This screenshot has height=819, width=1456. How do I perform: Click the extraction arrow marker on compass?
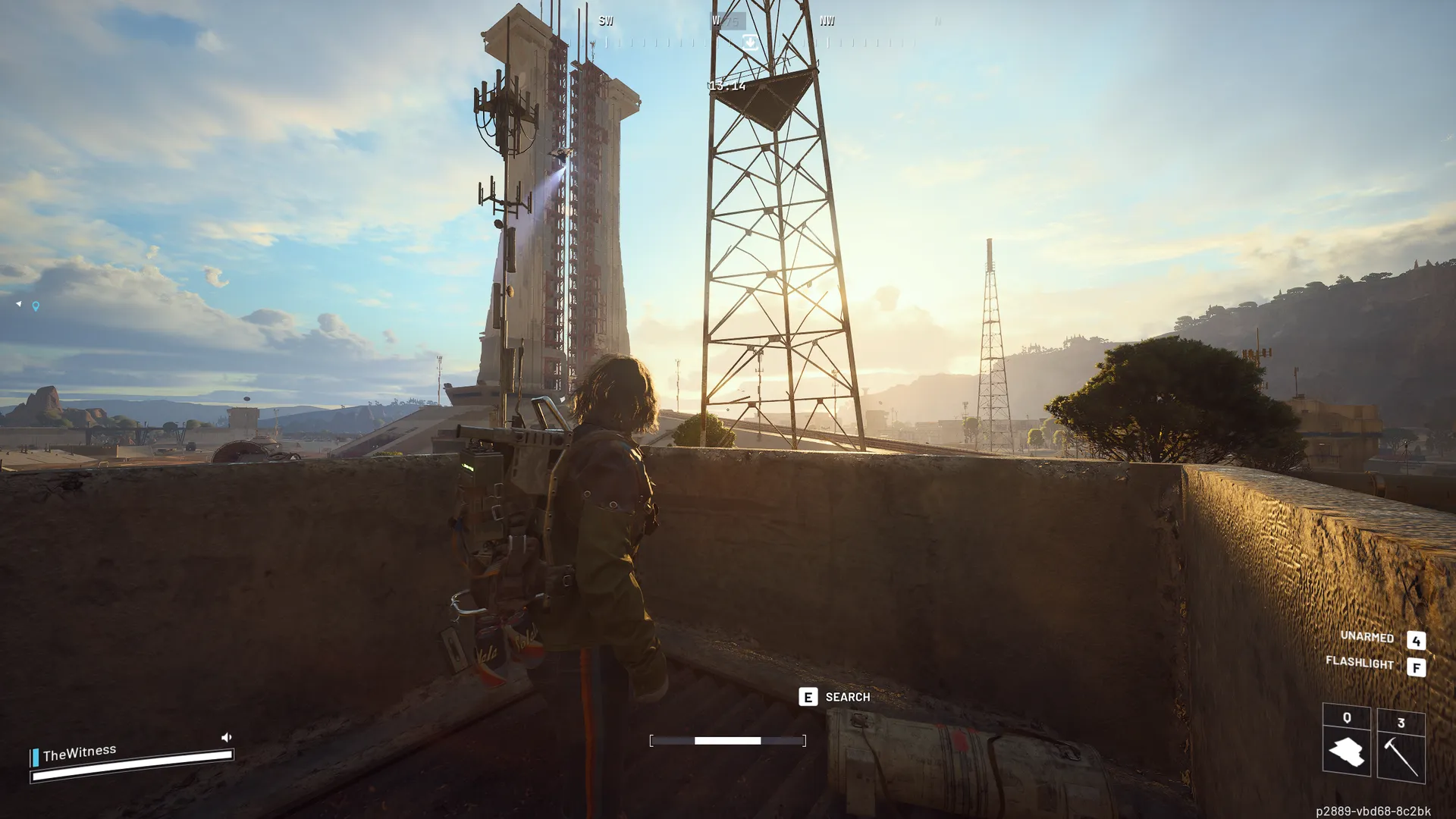click(x=749, y=42)
